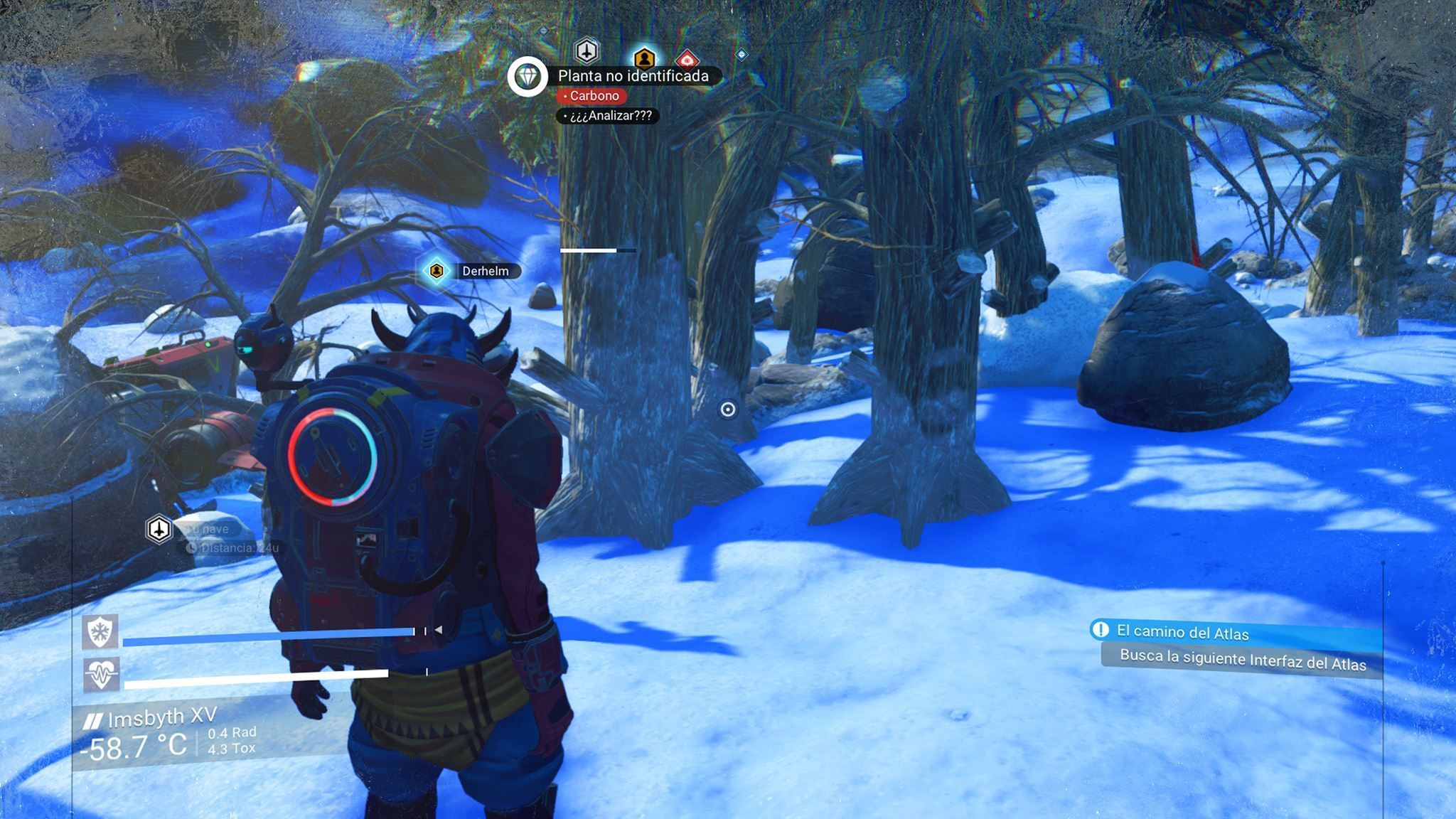
Task: Click the snowflake hazard protection icon
Action: (x=100, y=631)
